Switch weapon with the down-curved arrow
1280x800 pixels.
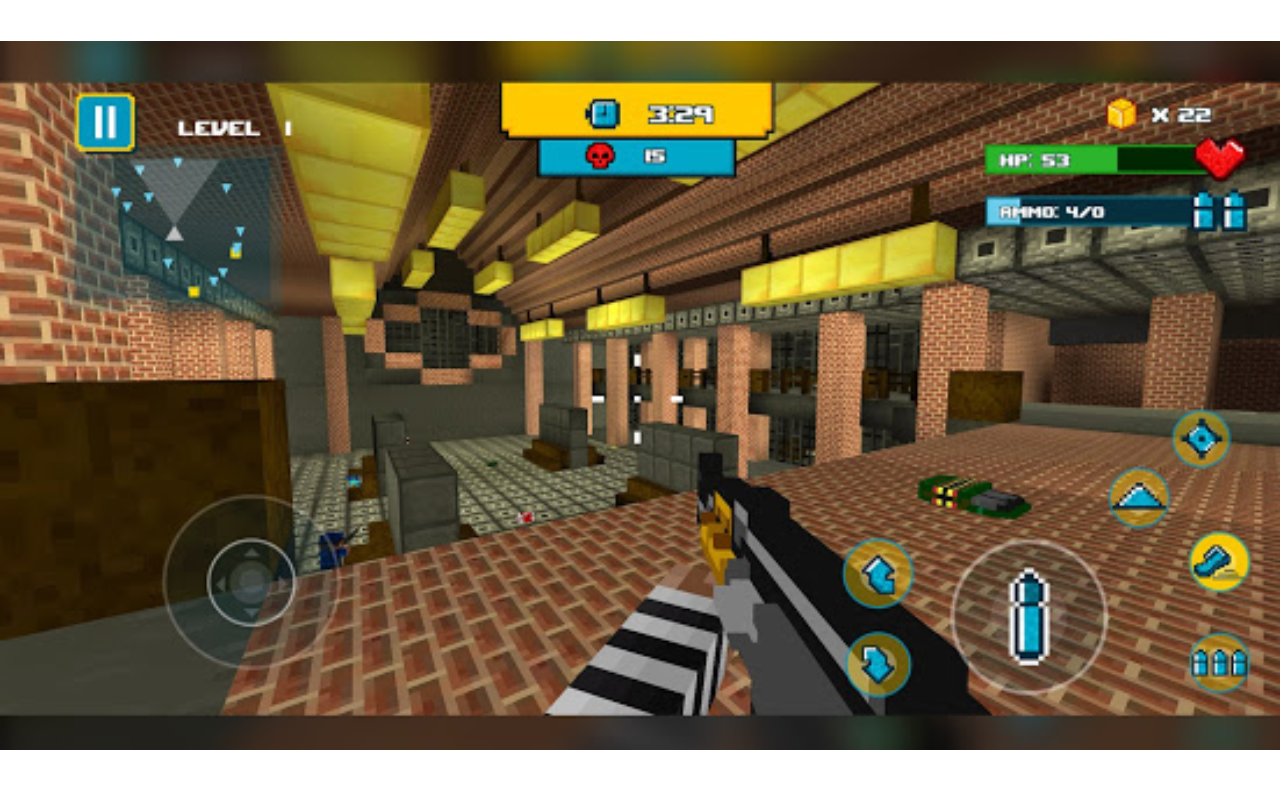(878, 664)
